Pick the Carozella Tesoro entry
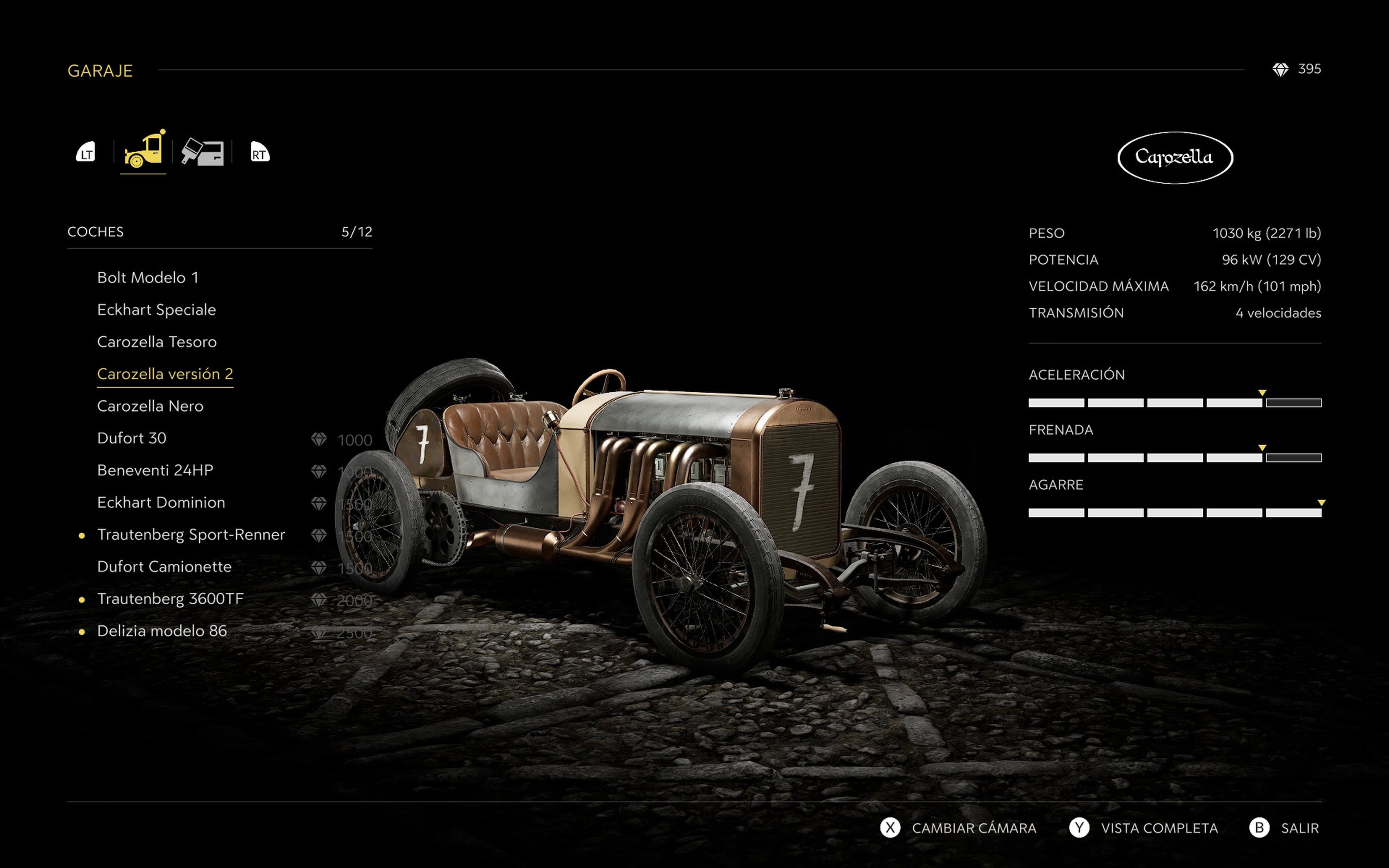 [157, 342]
